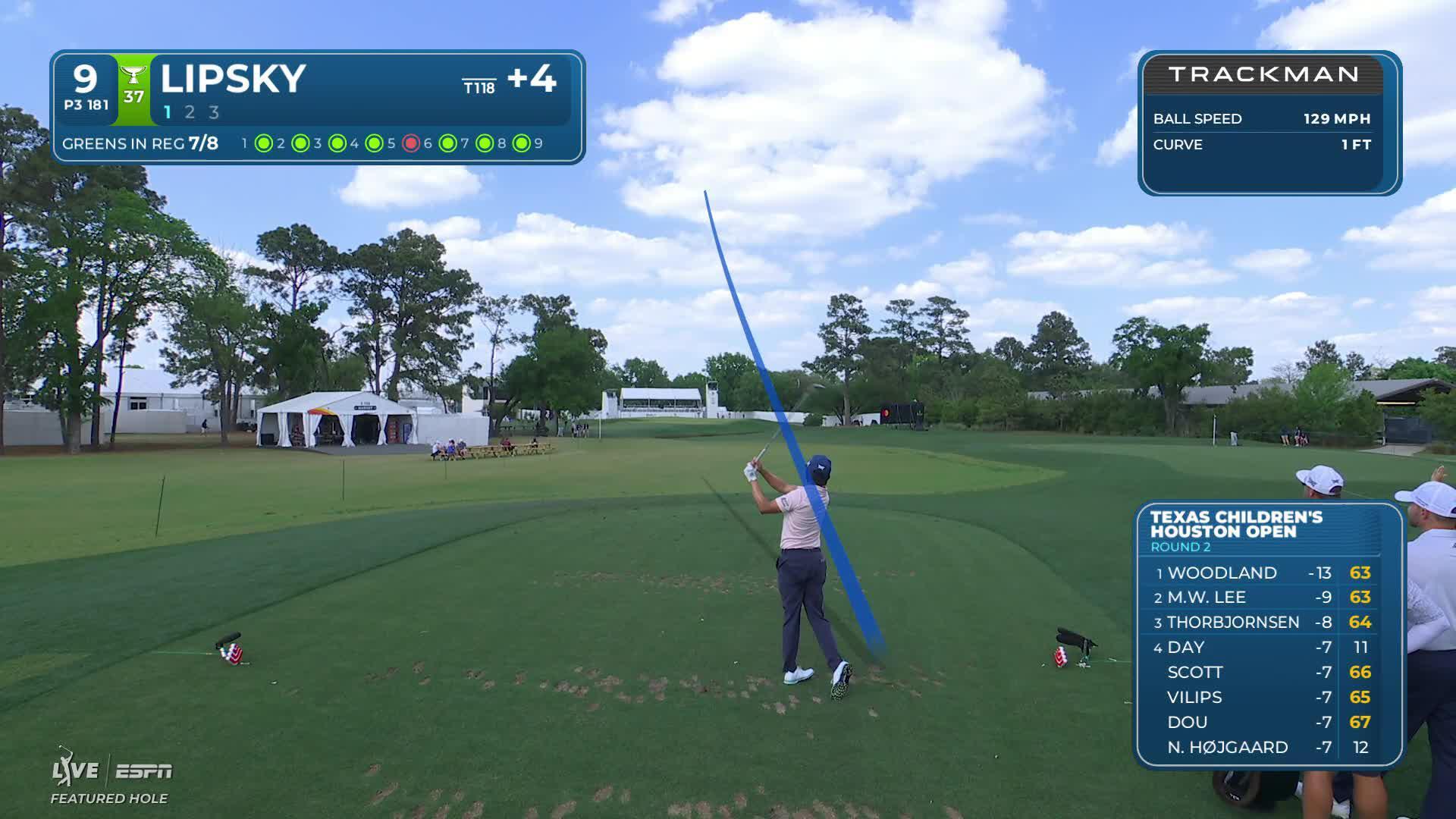This screenshot has height=819, width=1456.
Task: Click the red missed-green marker for hole 5
Action: [x=411, y=143]
